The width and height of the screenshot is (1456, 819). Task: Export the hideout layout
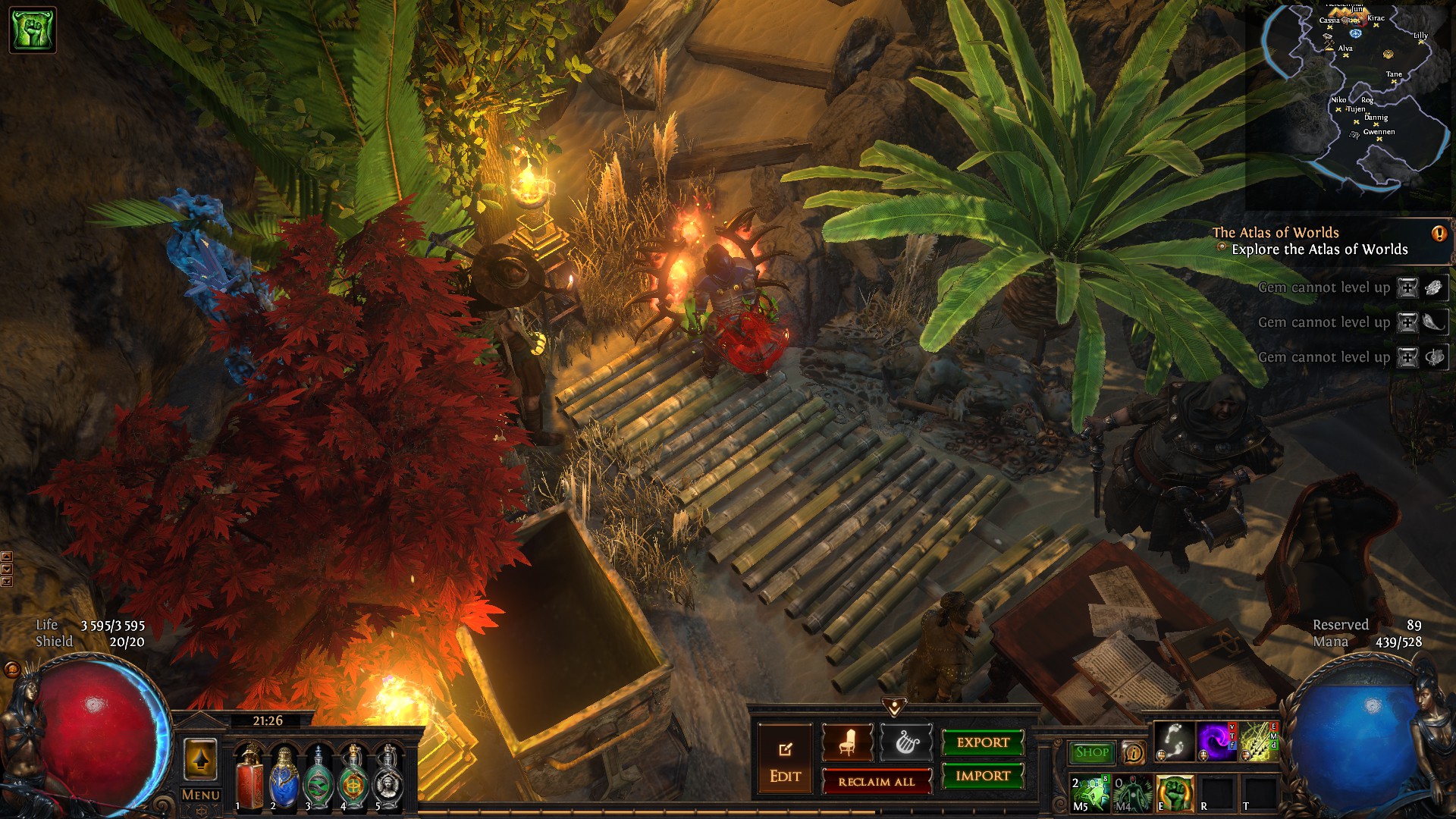click(x=983, y=742)
